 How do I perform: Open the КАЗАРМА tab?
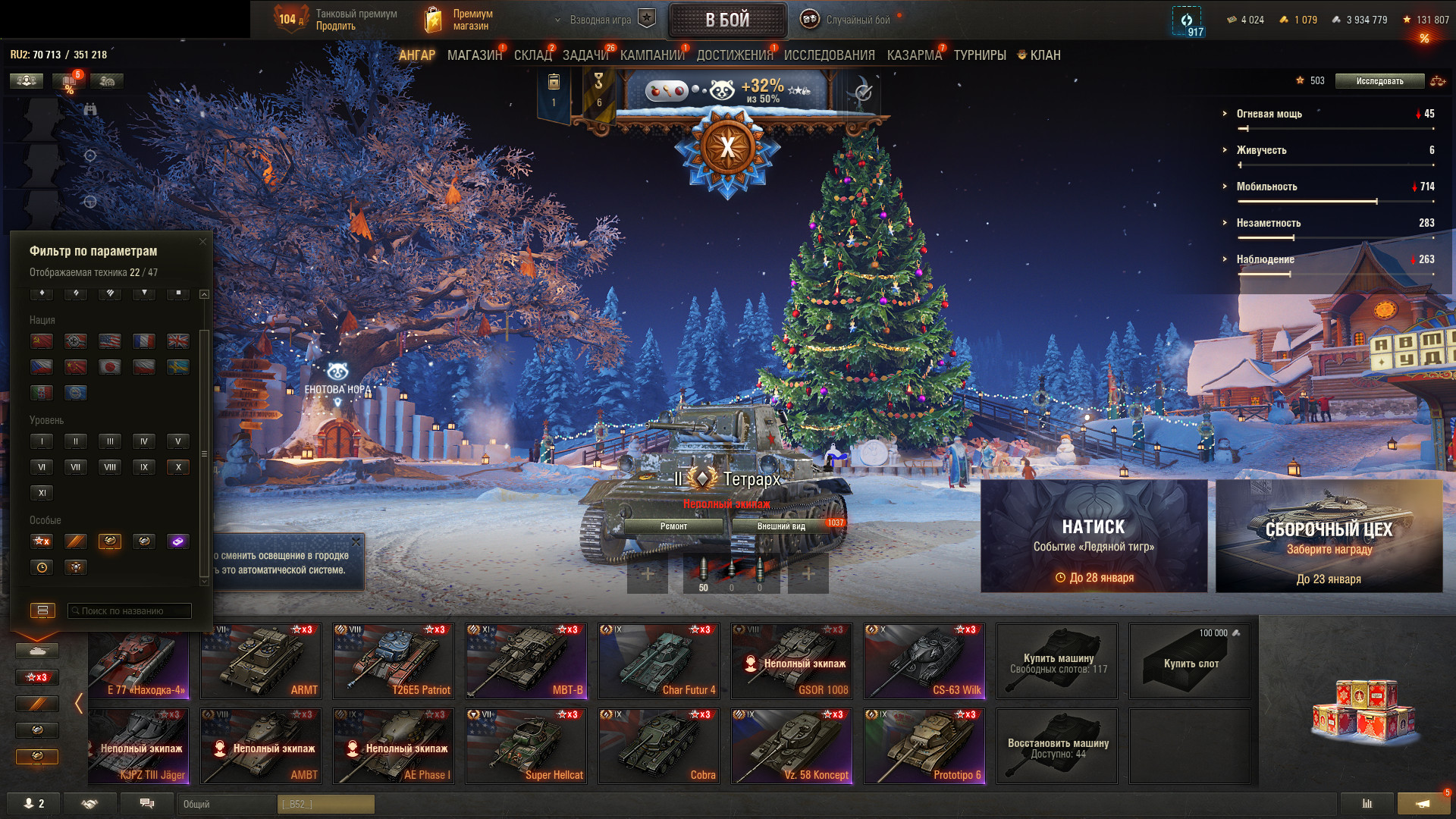pos(914,55)
